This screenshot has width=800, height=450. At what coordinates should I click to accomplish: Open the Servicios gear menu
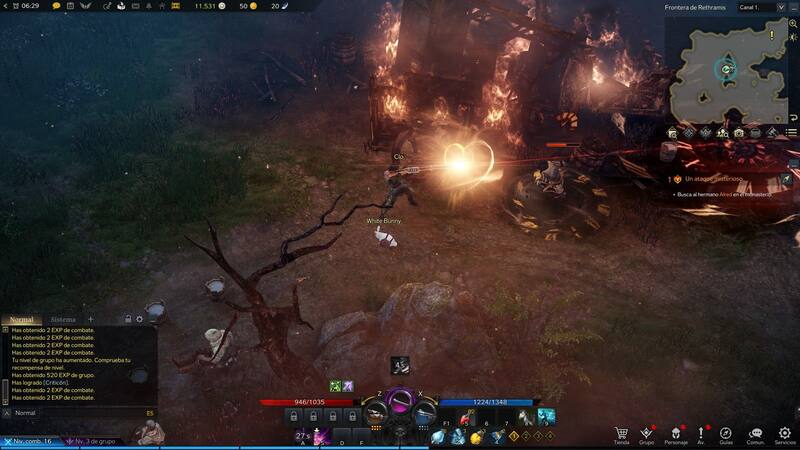point(785,434)
